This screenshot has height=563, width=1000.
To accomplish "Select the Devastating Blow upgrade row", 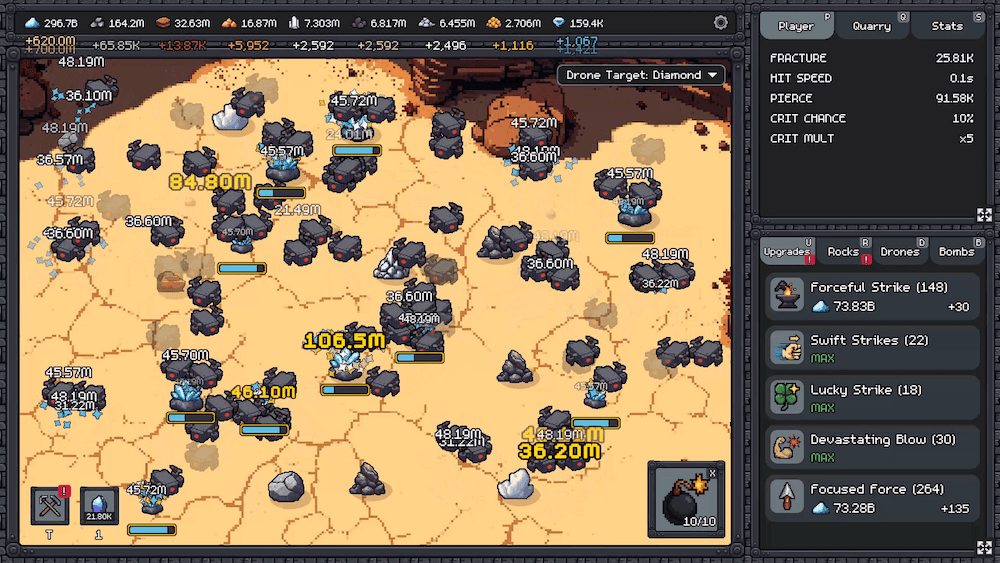I will 873,447.
